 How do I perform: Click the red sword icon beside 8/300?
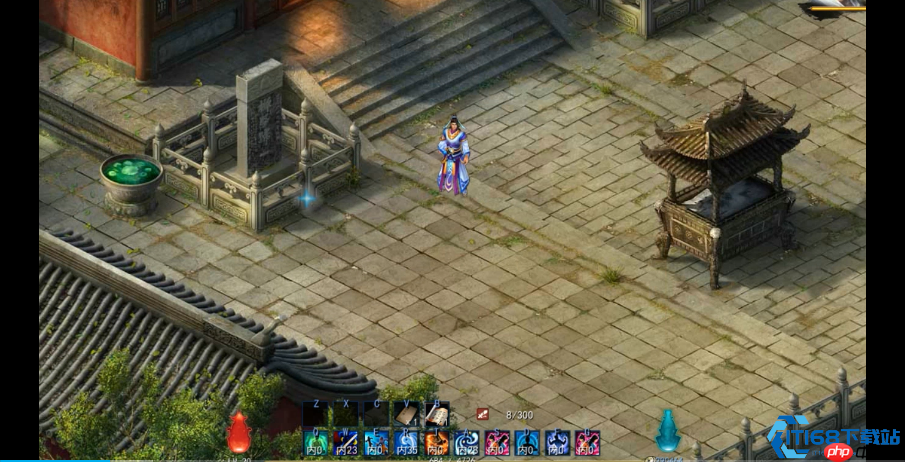[483, 414]
